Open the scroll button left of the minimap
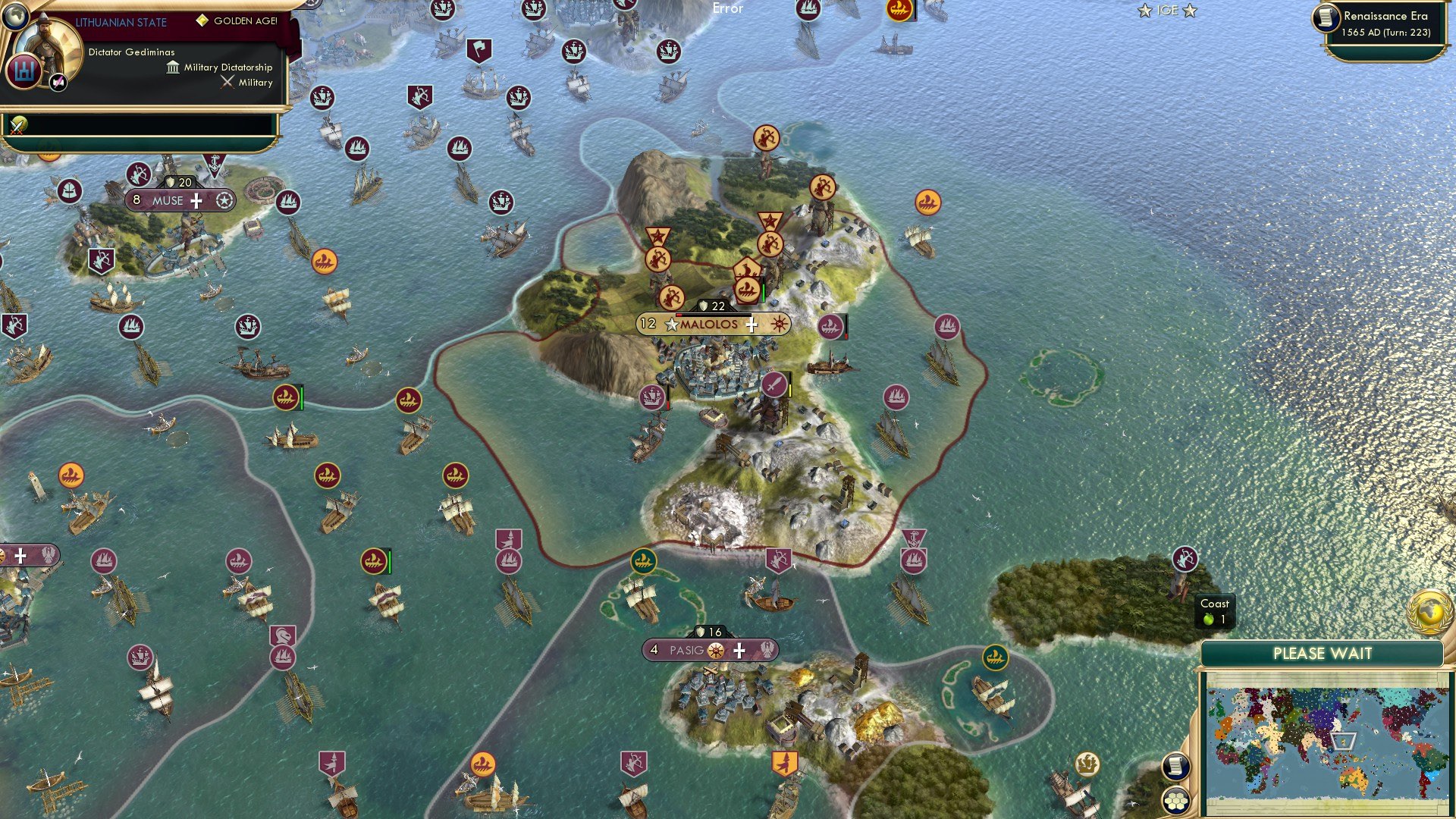 (1175, 767)
